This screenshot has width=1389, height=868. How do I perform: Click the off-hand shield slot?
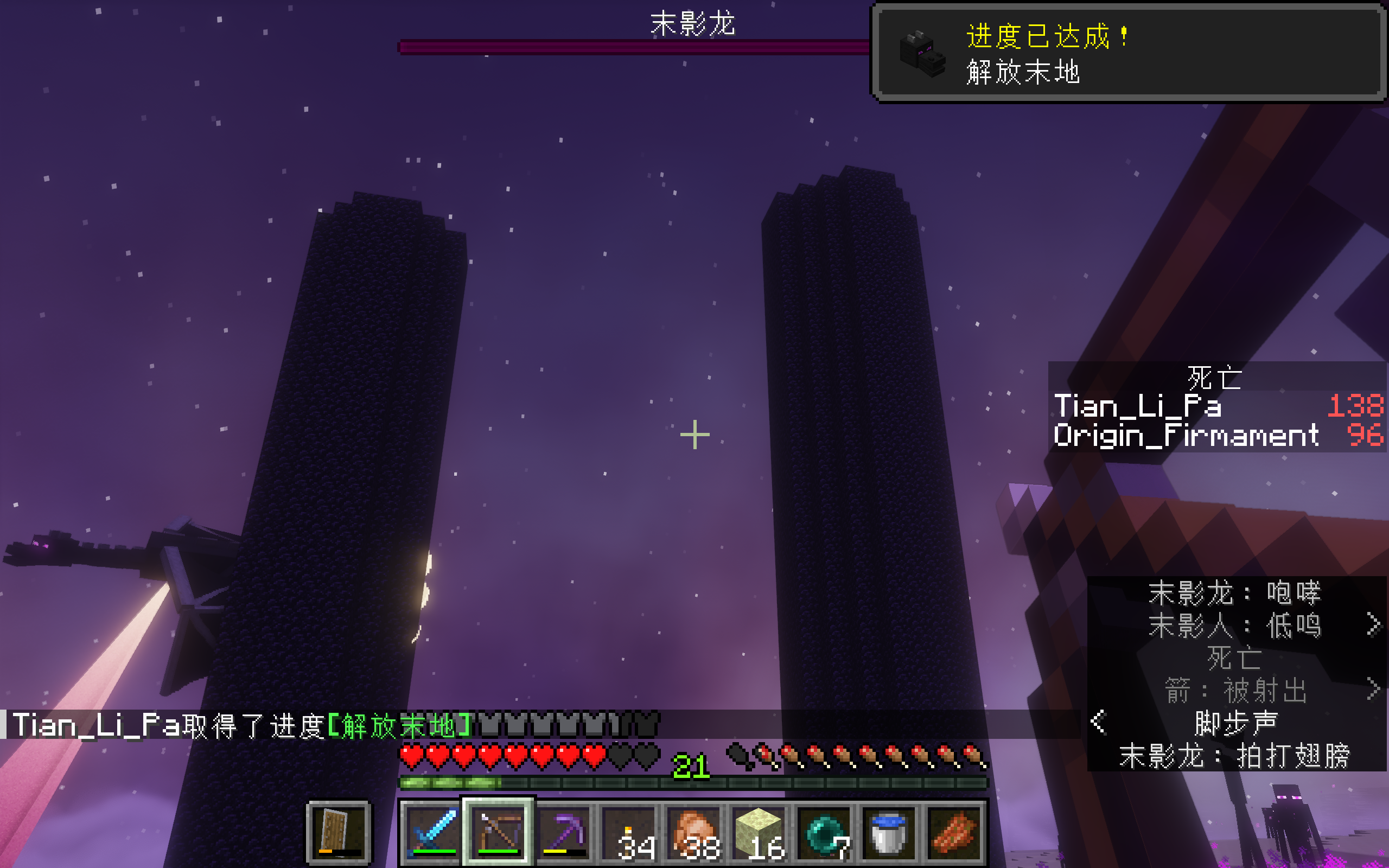tap(339, 831)
